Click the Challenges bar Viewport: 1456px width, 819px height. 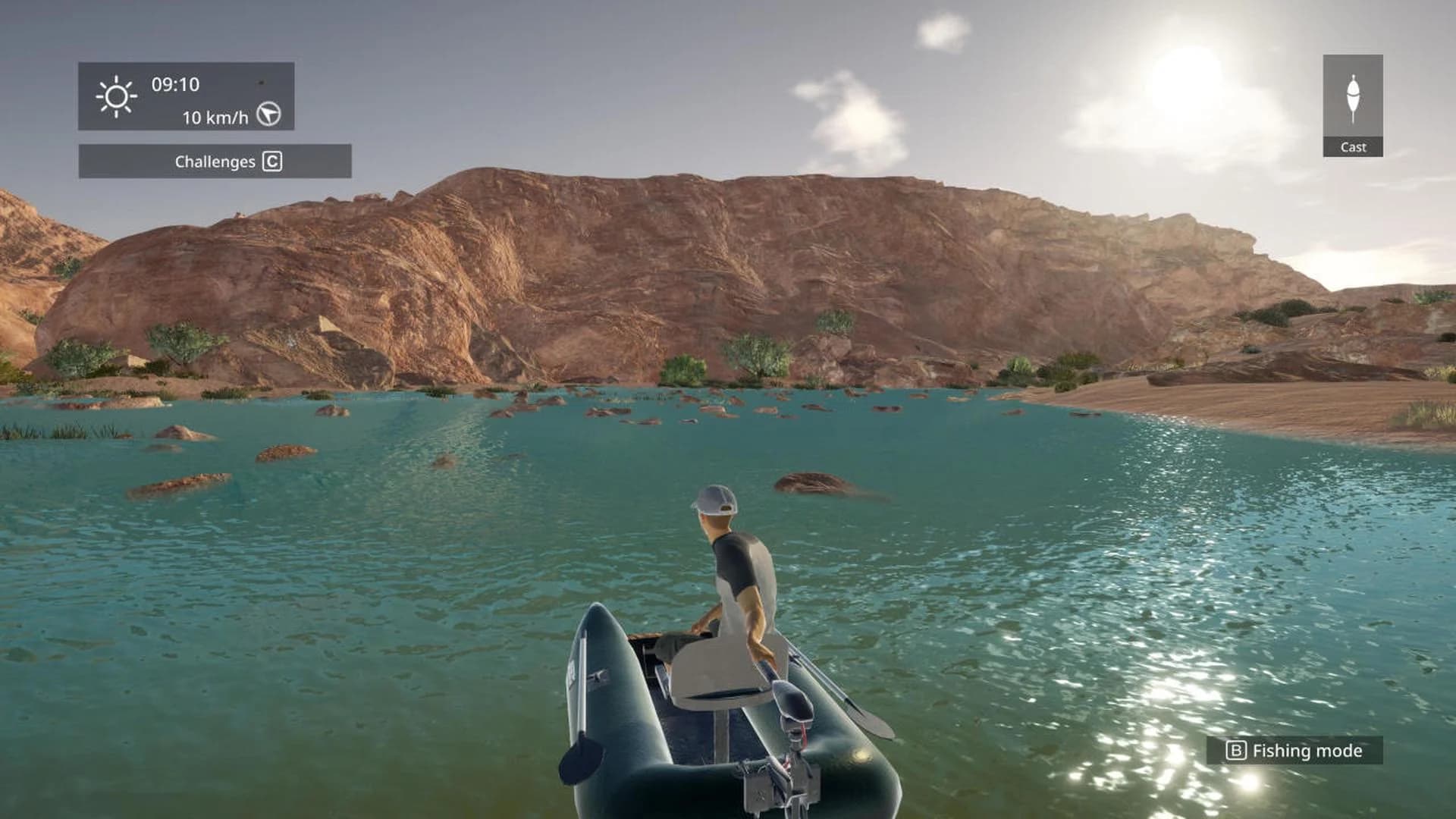215,161
